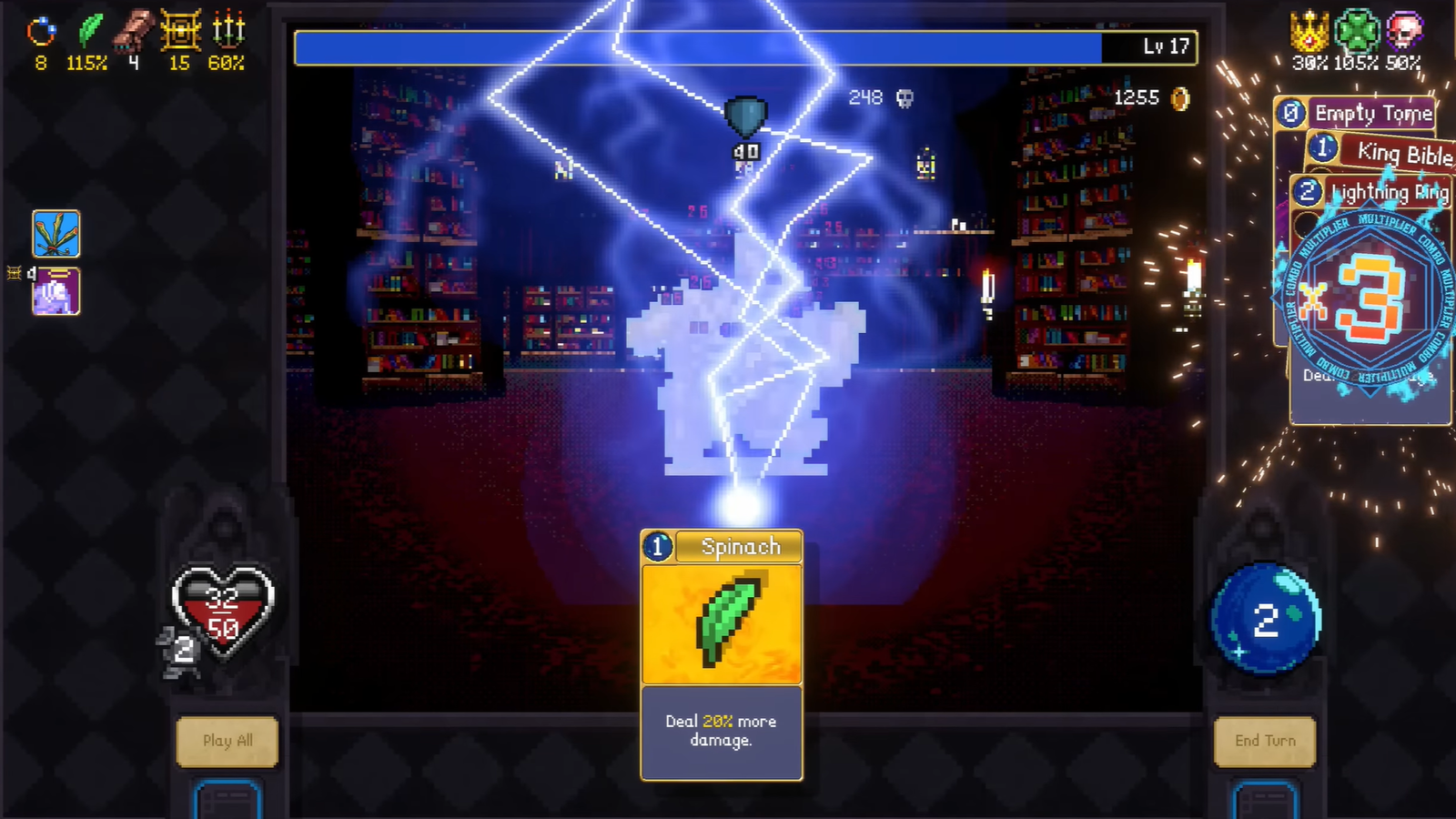This screenshot has height=819, width=1456.
Task: Inspect the green feather stat icon
Action: (89, 31)
